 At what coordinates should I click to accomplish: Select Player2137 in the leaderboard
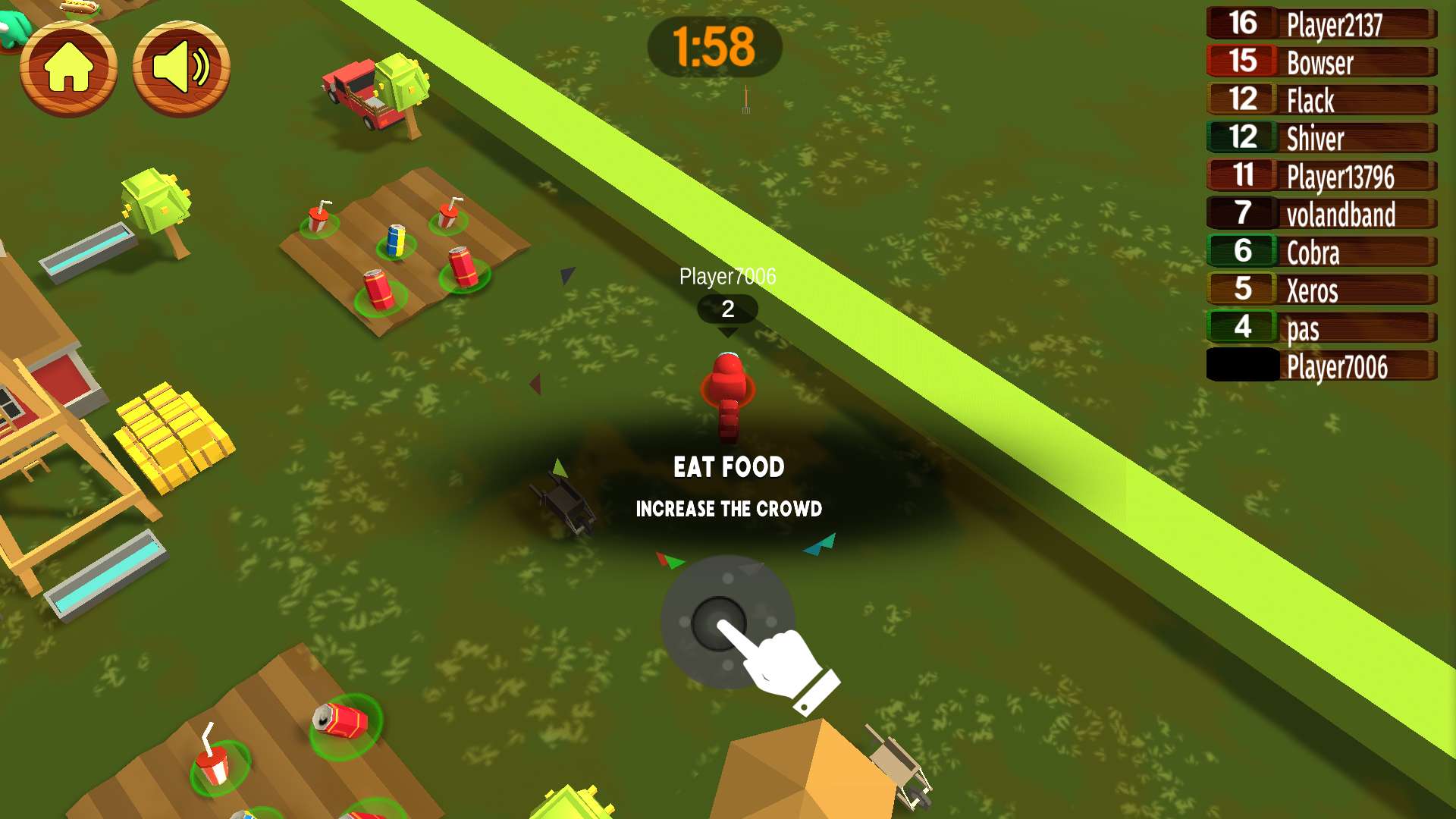click(1321, 24)
